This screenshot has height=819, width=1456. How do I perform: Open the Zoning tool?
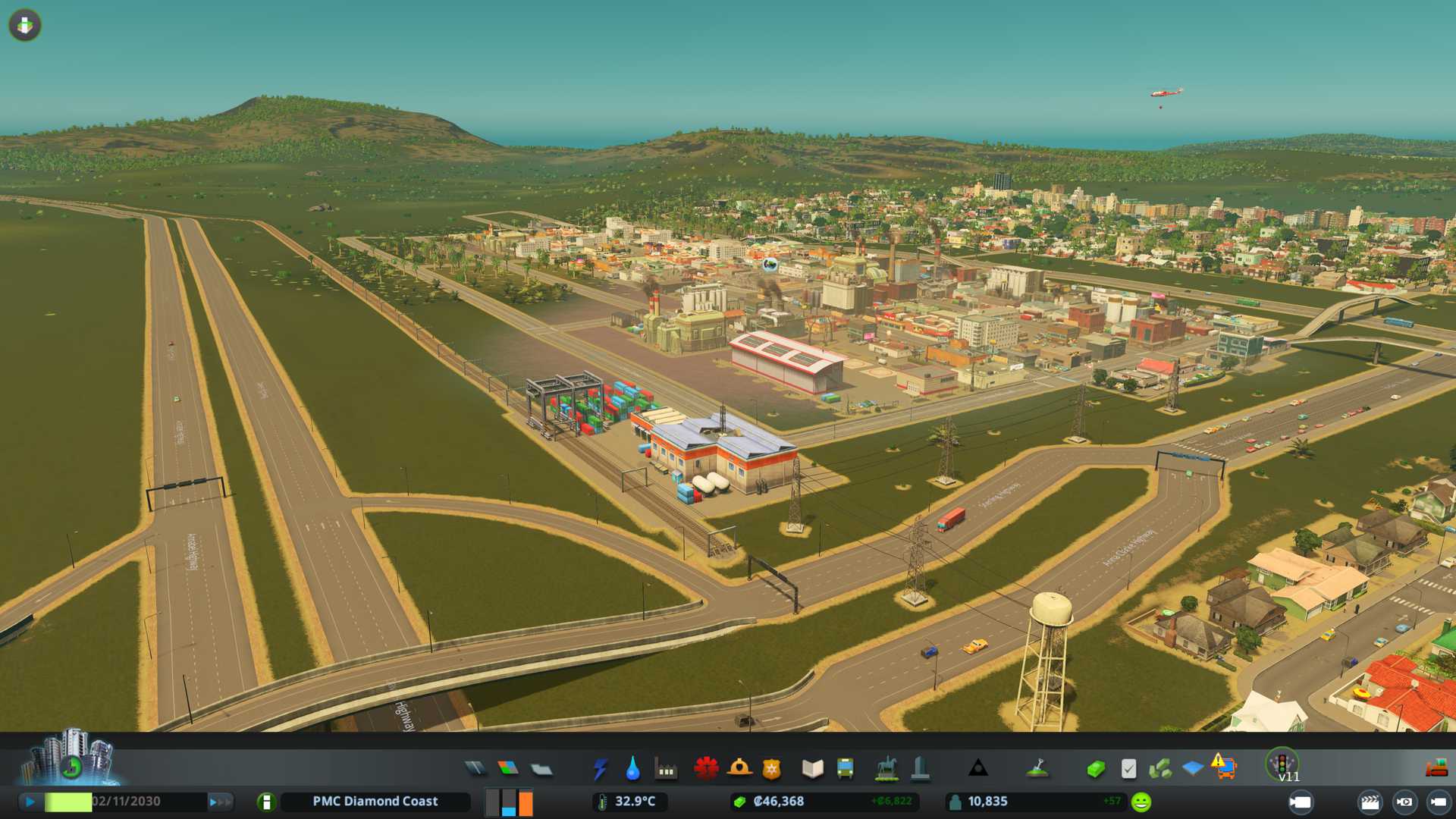[x=508, y=769]
